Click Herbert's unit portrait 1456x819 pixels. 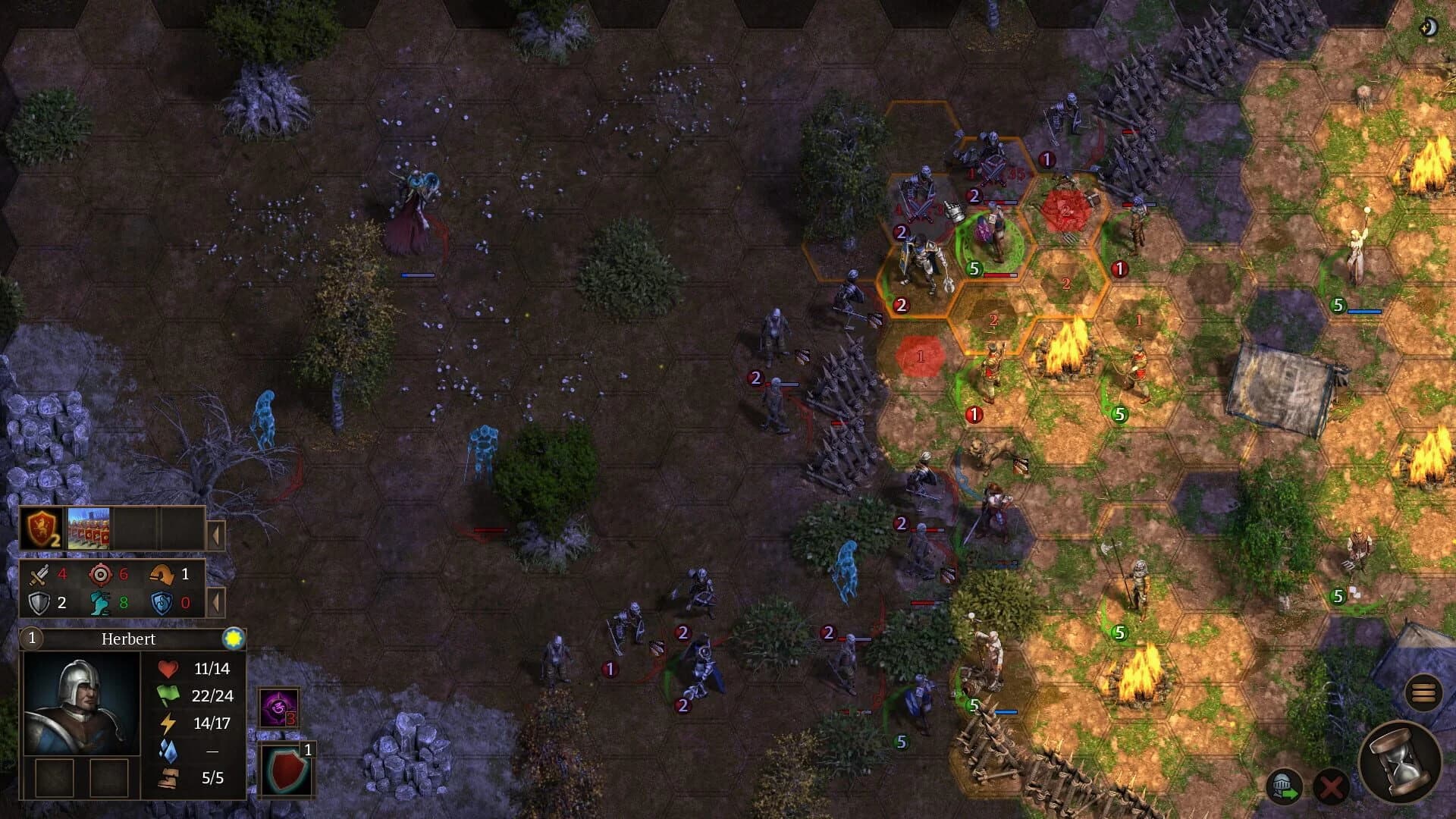[x=81, y=703]
